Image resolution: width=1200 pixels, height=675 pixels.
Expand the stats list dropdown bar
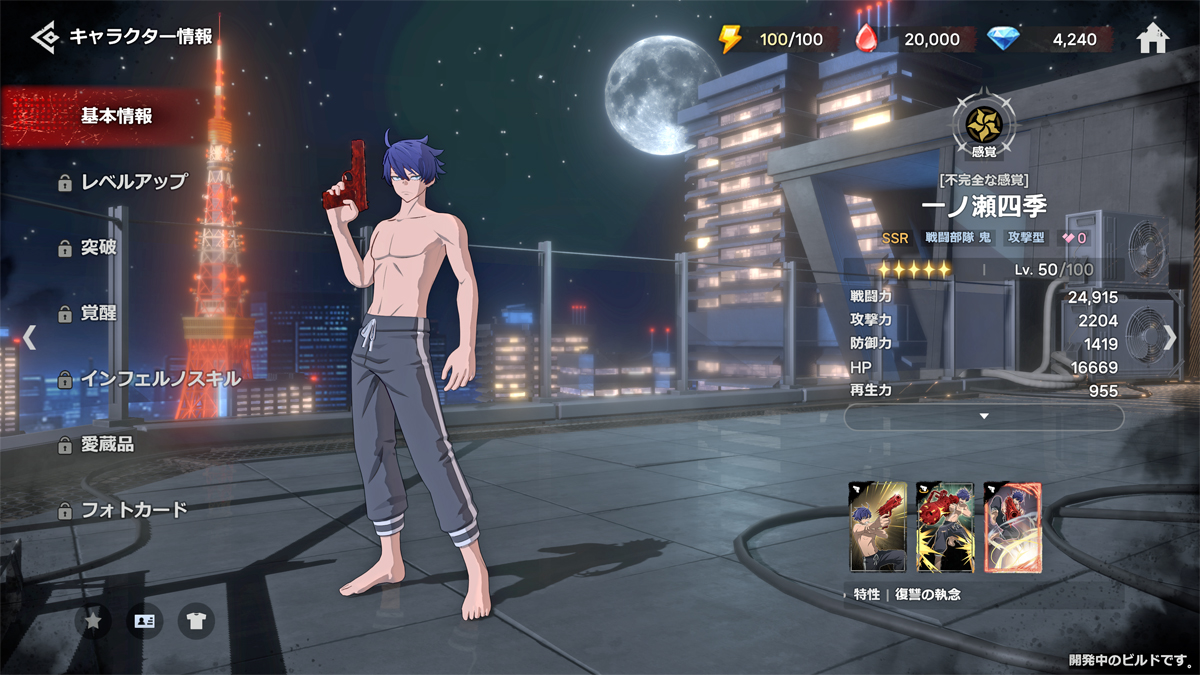[984, 416]
